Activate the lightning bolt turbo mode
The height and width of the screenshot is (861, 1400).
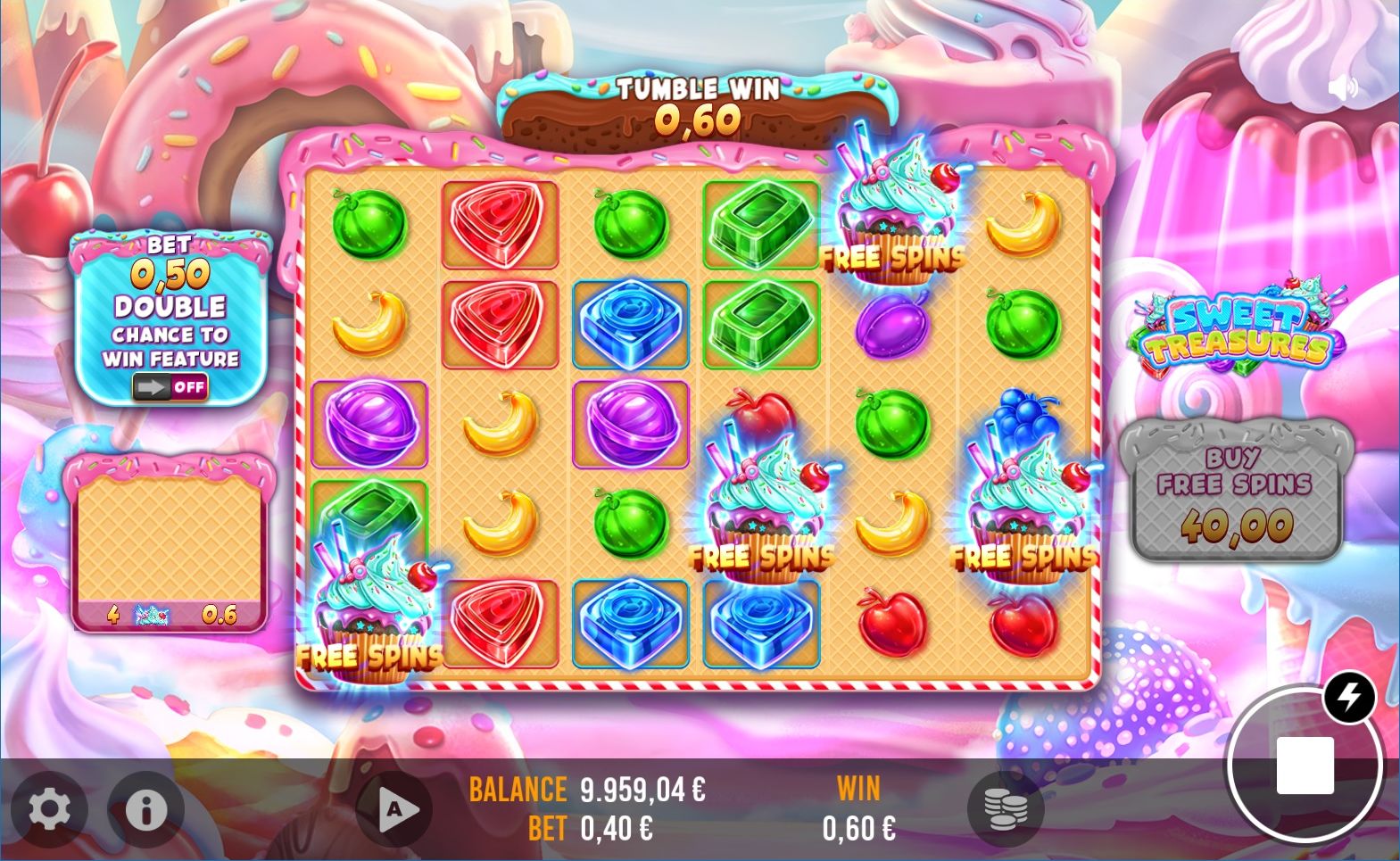coord(1348,697)
